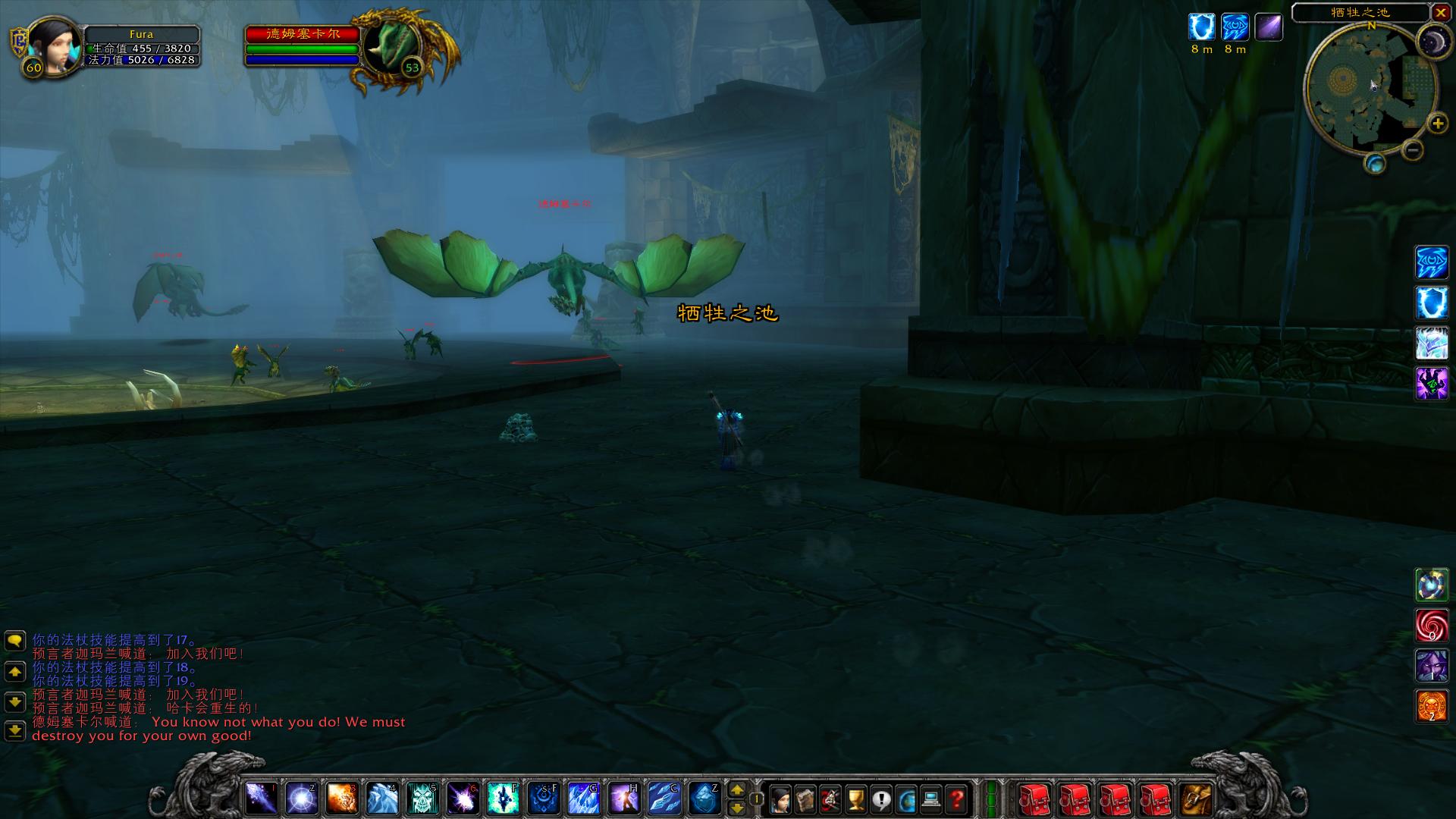Open the character info micro button
The width and height of the screenshot is (1456, 819).
(780, 799)
